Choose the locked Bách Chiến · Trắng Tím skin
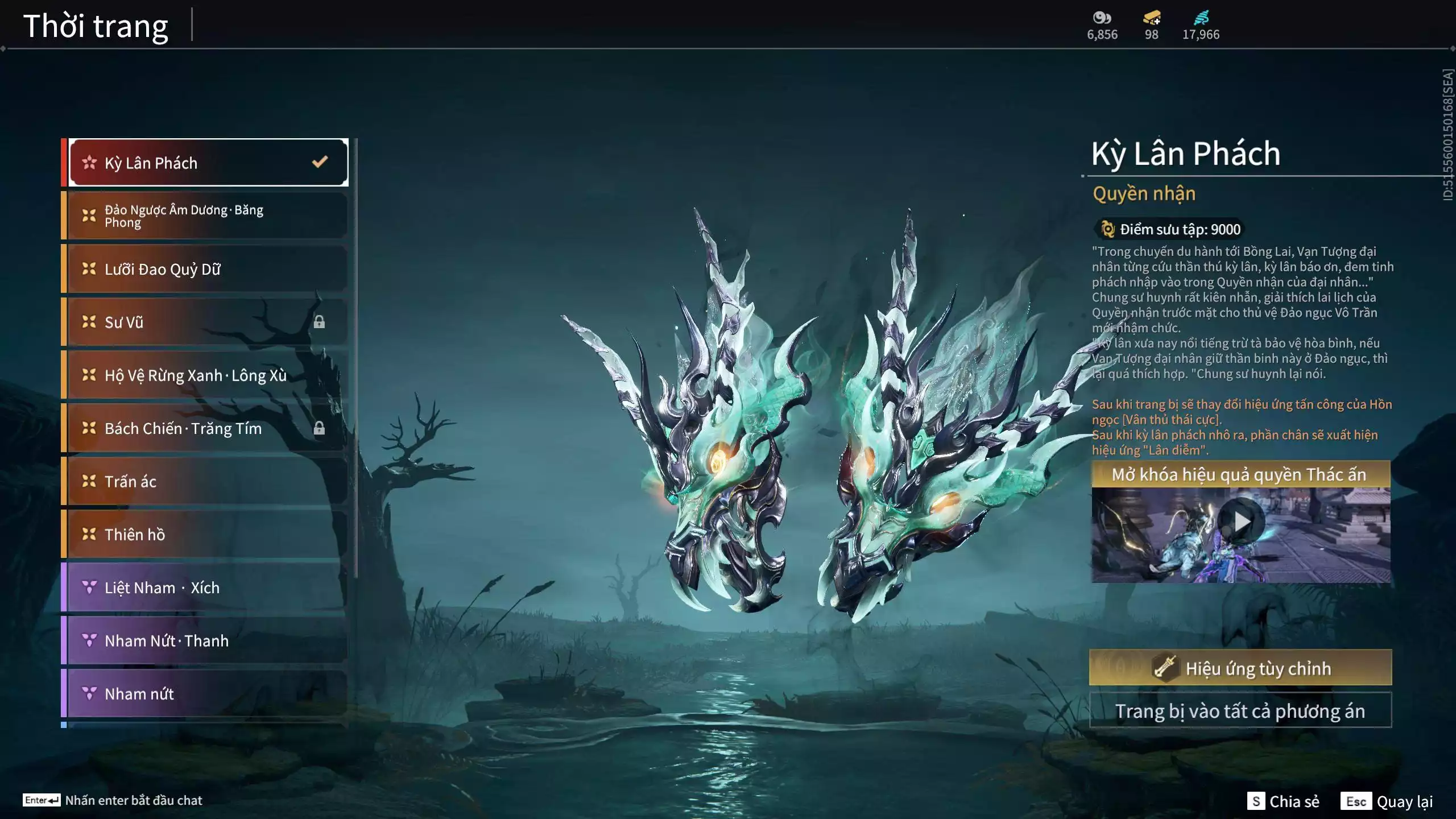This screenshot has width=1456, height=819. (x=208, y=428)
